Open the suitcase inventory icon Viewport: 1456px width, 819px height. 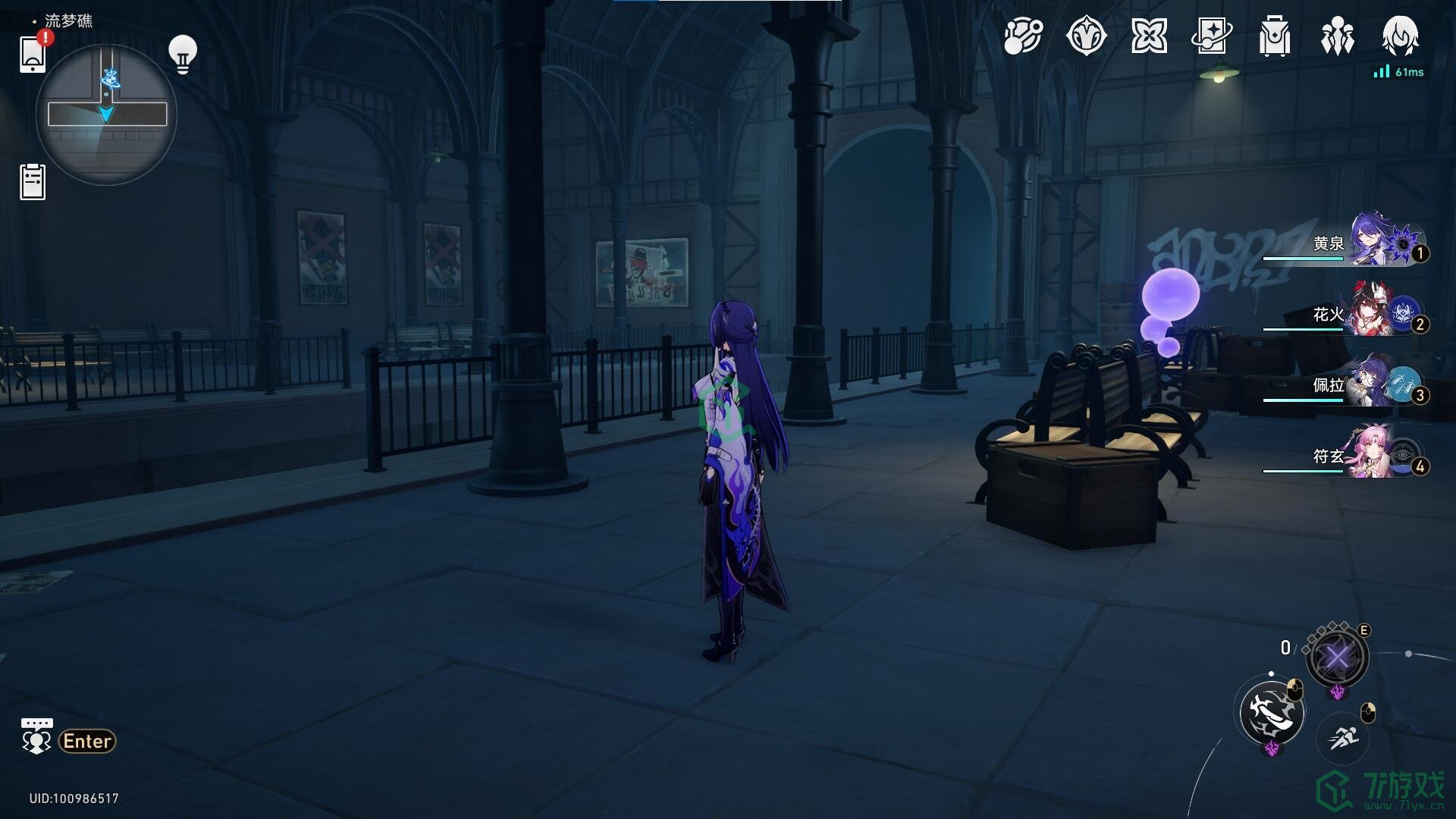coord(1275,36)
